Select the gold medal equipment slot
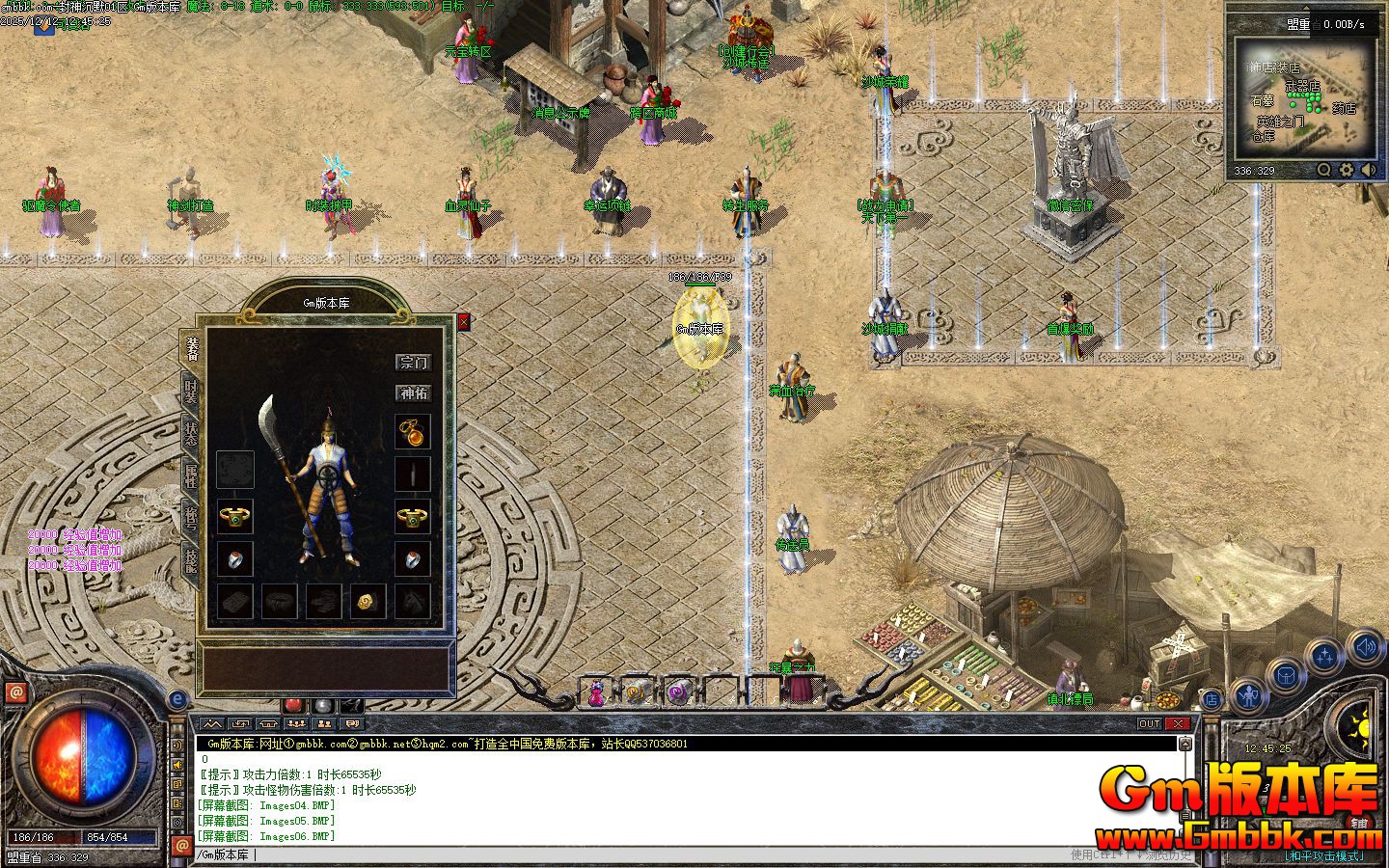Image resolution: width=1389 pixels, height=868 pixels. coord(368,601)
